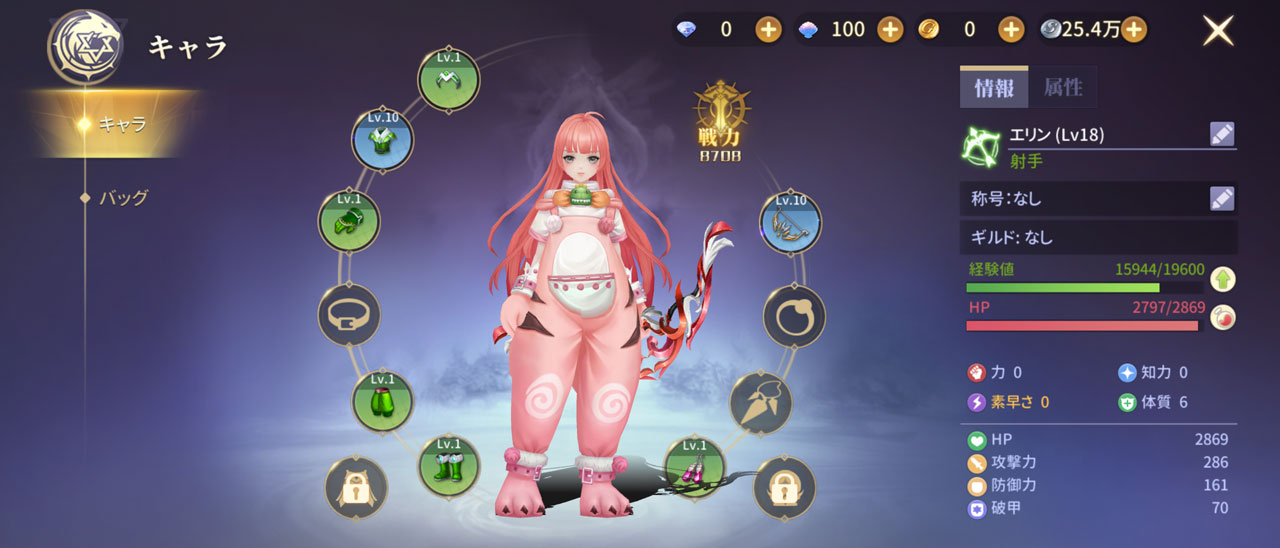
Task: Add silver currency next to 25.4万
Action: coord(1133,30)
